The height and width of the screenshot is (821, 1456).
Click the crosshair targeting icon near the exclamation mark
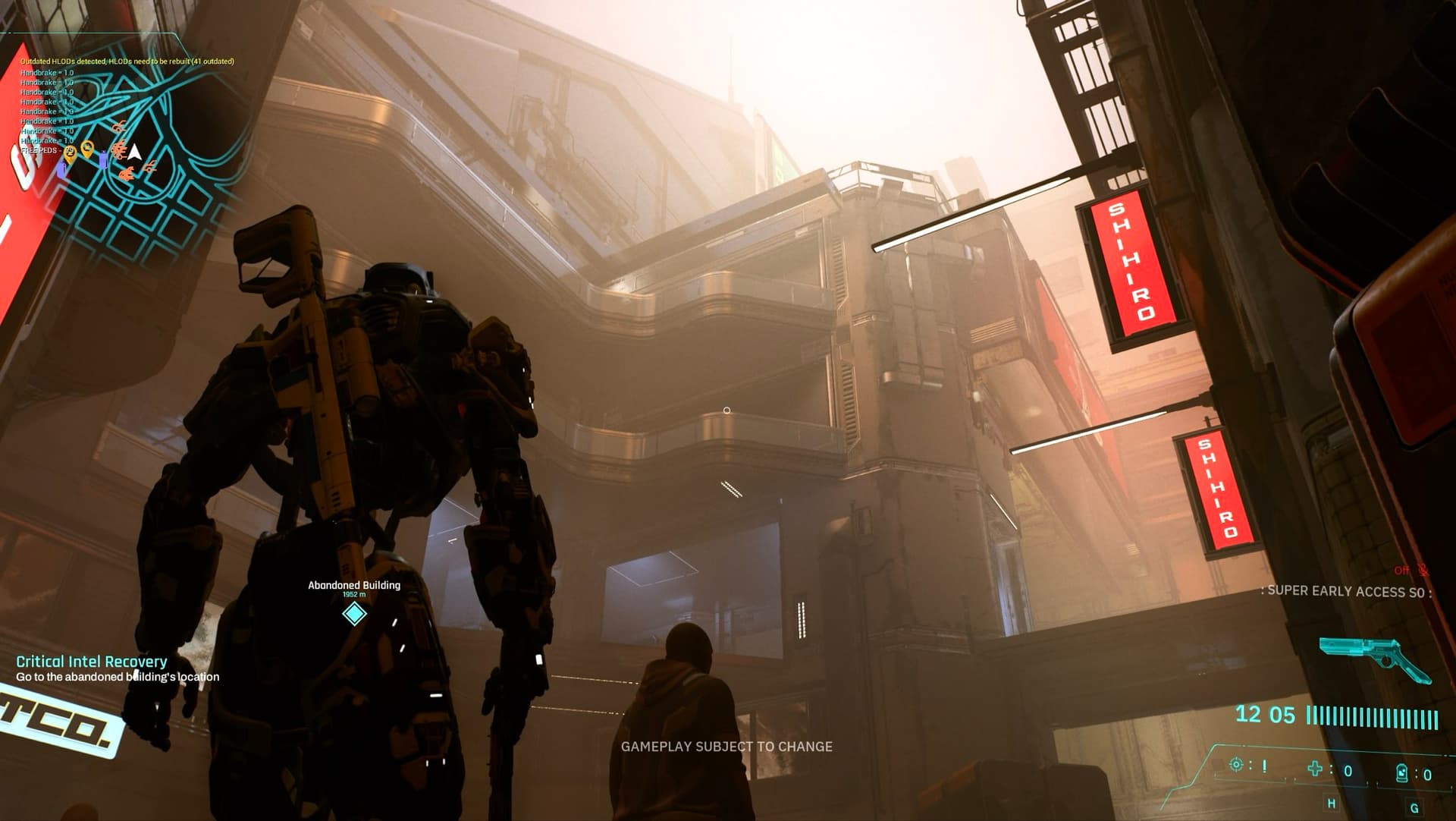coord(1236,765)
